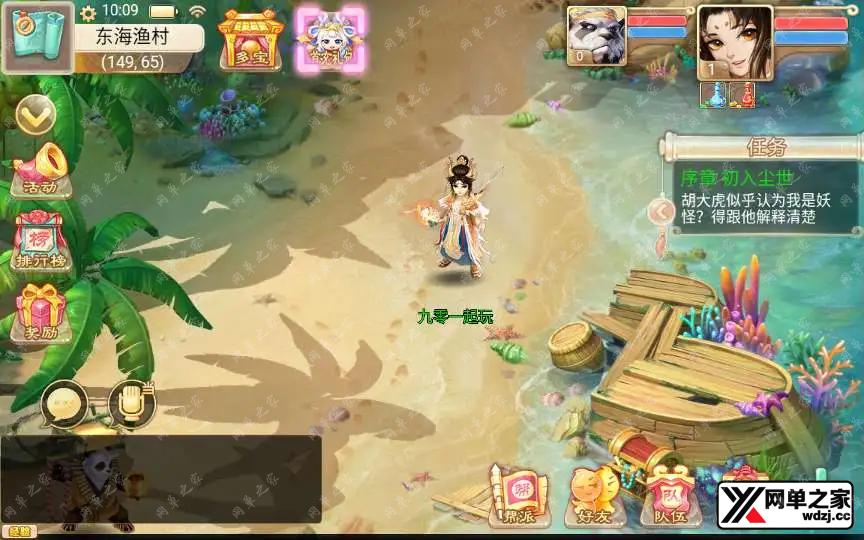Click the dark chat log box

point(160,478)
